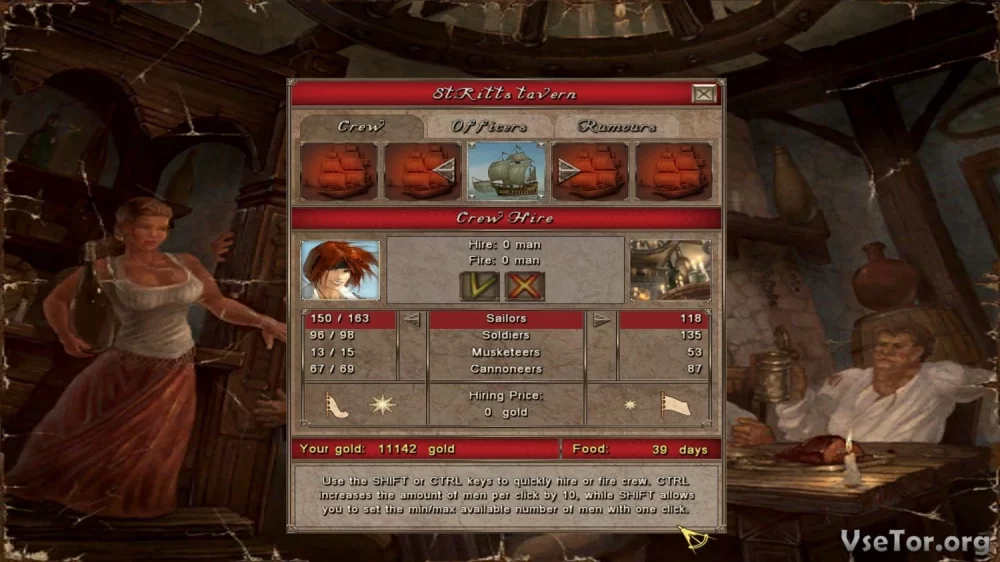Open the Rumours tab
This screenshot has width=1000, height=562.
point(617,127)
